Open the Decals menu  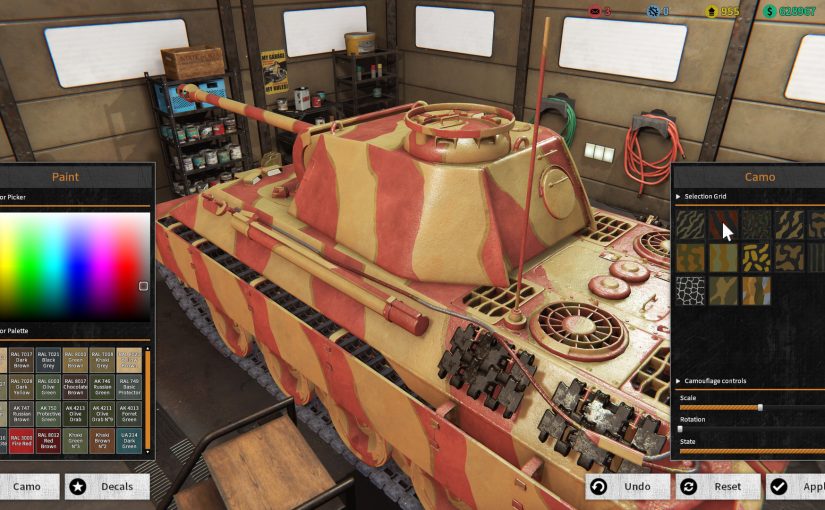107,487
